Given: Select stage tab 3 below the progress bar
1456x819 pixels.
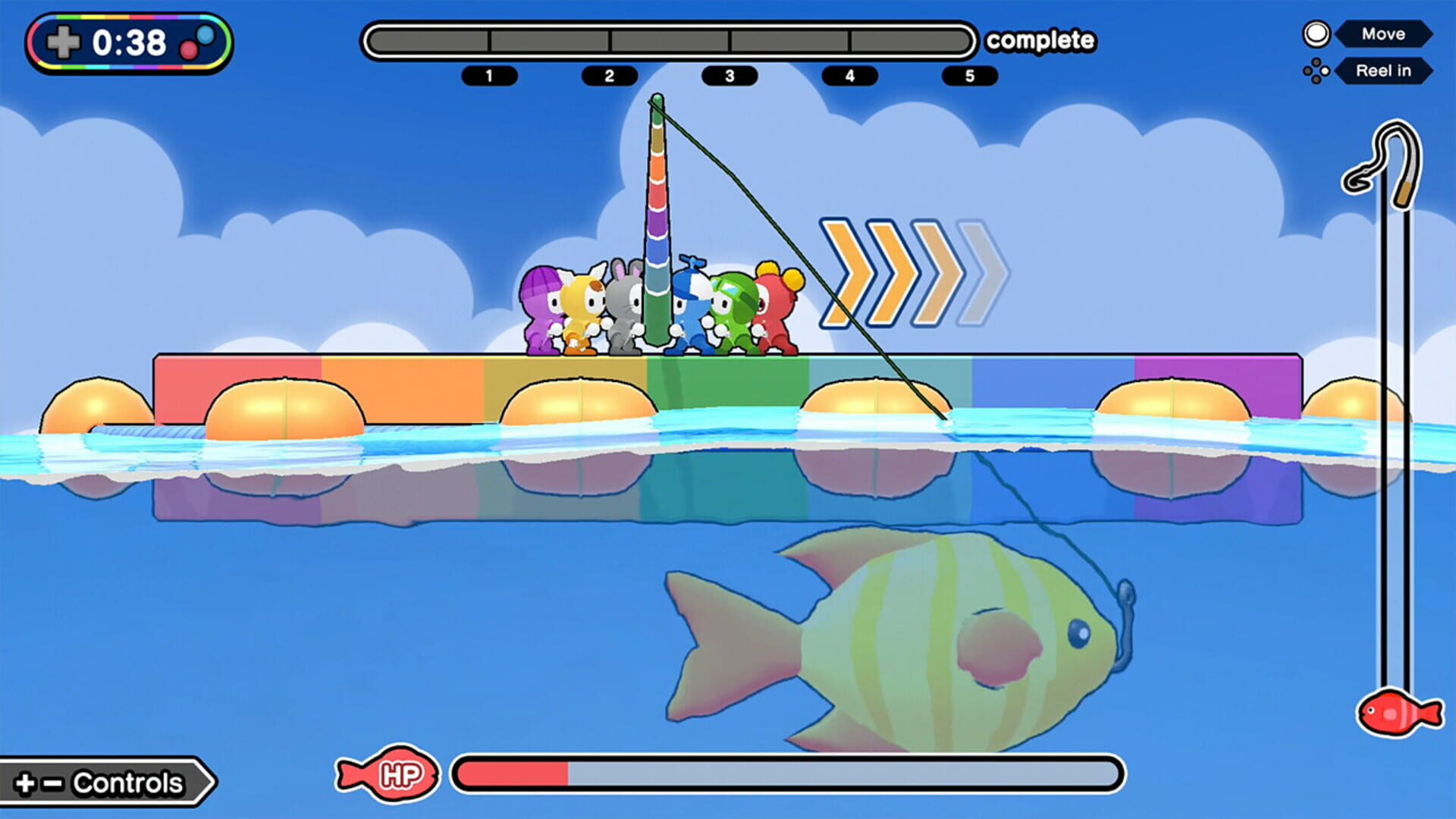Looking at the screenshot, I should point(730,76).
